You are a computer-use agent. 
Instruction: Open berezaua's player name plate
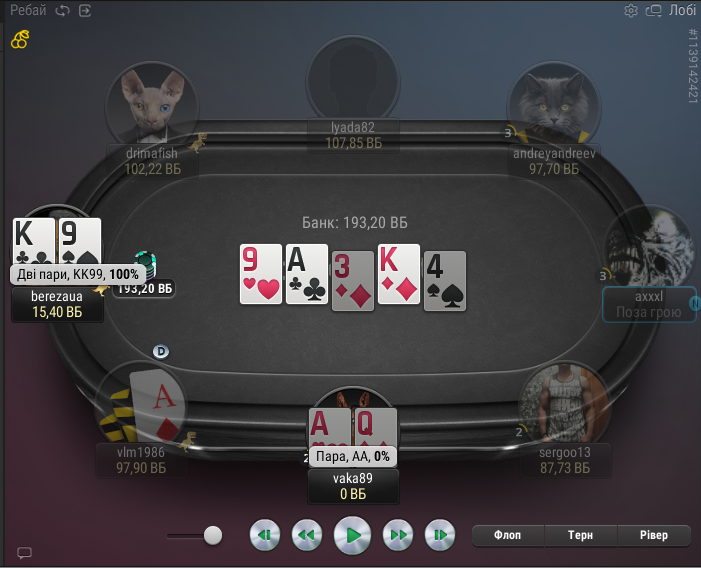pyautogui.click(x=56, y=305)
